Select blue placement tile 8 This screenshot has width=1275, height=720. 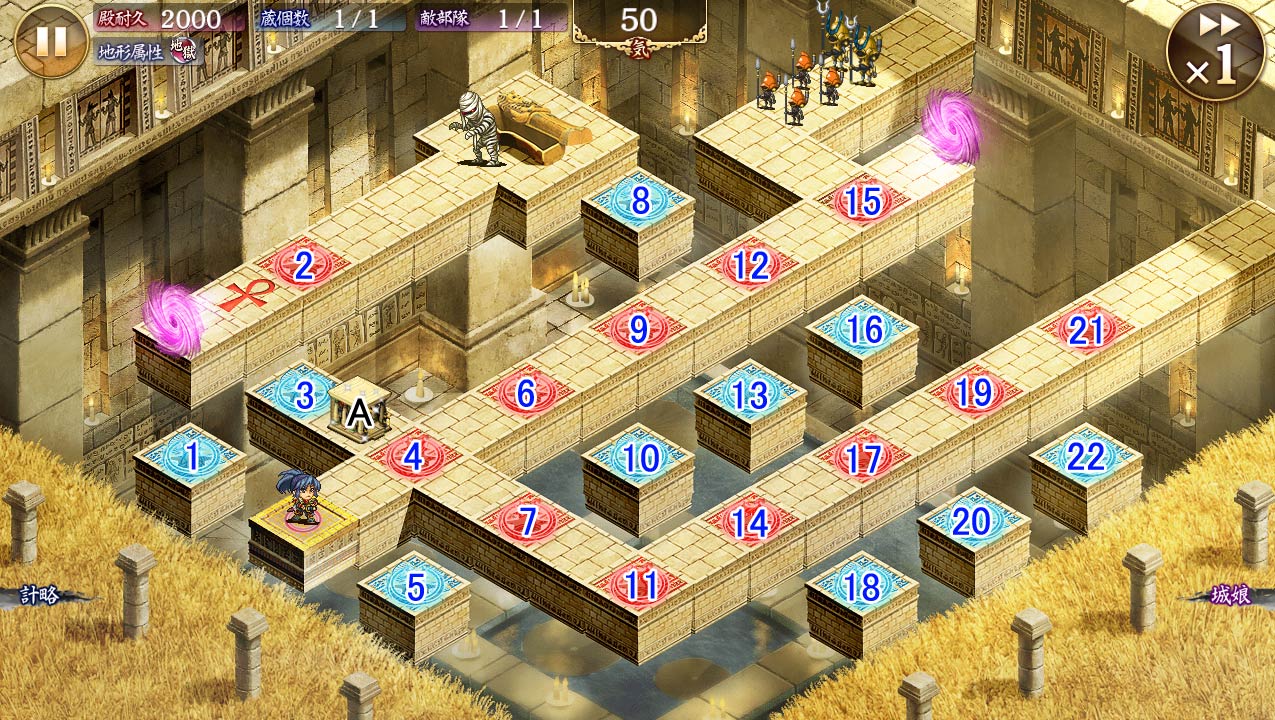tap(640, 202)
